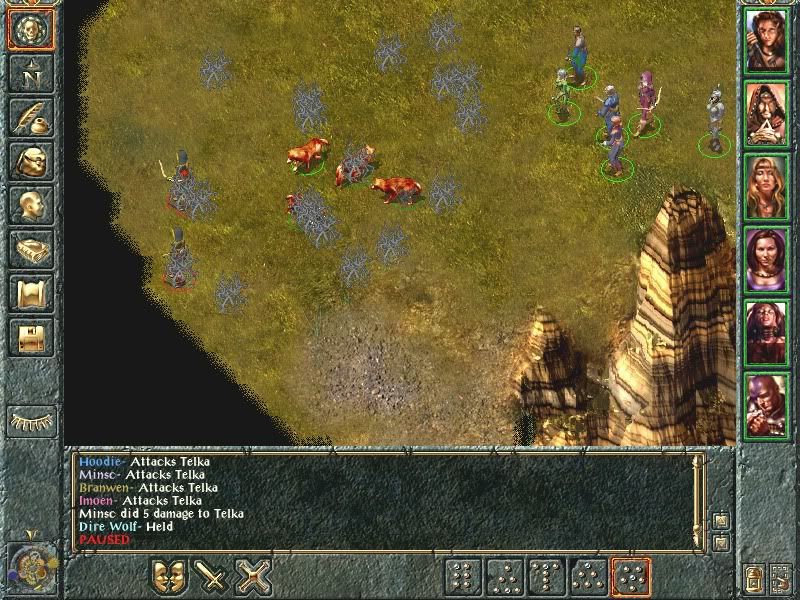Click the upper dialog window resize arrow
Image resolution: width=800 pixels, height=600 pixels.
[719, 520]
